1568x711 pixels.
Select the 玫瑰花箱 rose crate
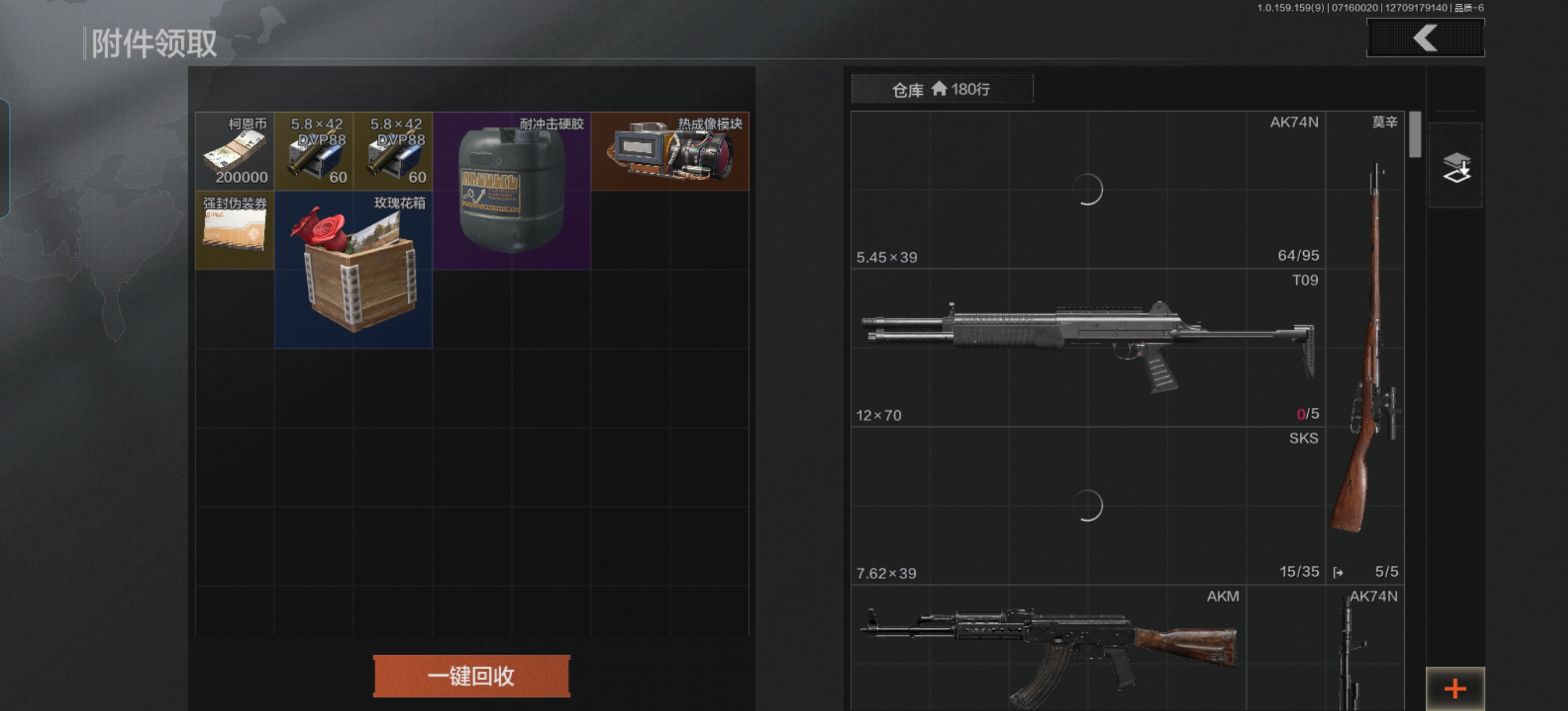click(x=353, y=270)
